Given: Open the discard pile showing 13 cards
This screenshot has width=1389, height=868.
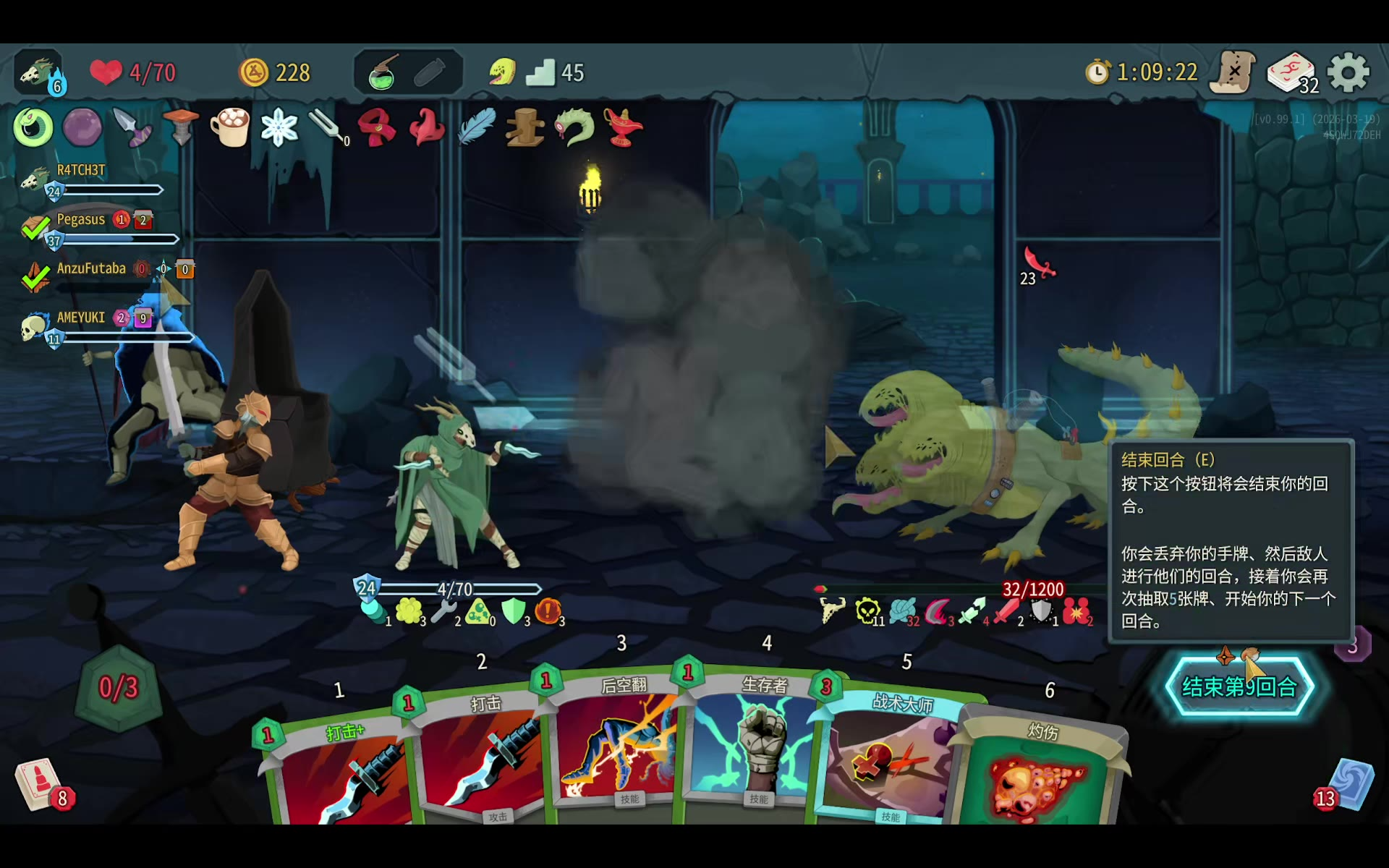Looking at the screenshot, I should coord(1349,785).
